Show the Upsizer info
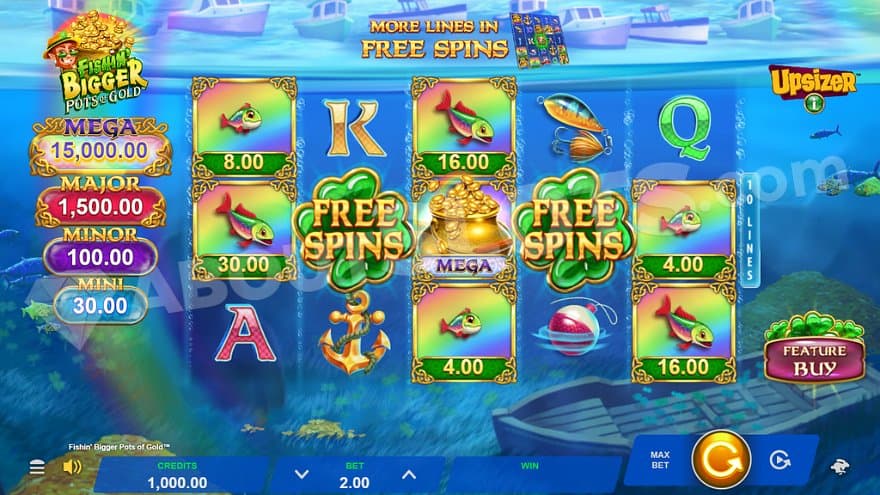 812,86
